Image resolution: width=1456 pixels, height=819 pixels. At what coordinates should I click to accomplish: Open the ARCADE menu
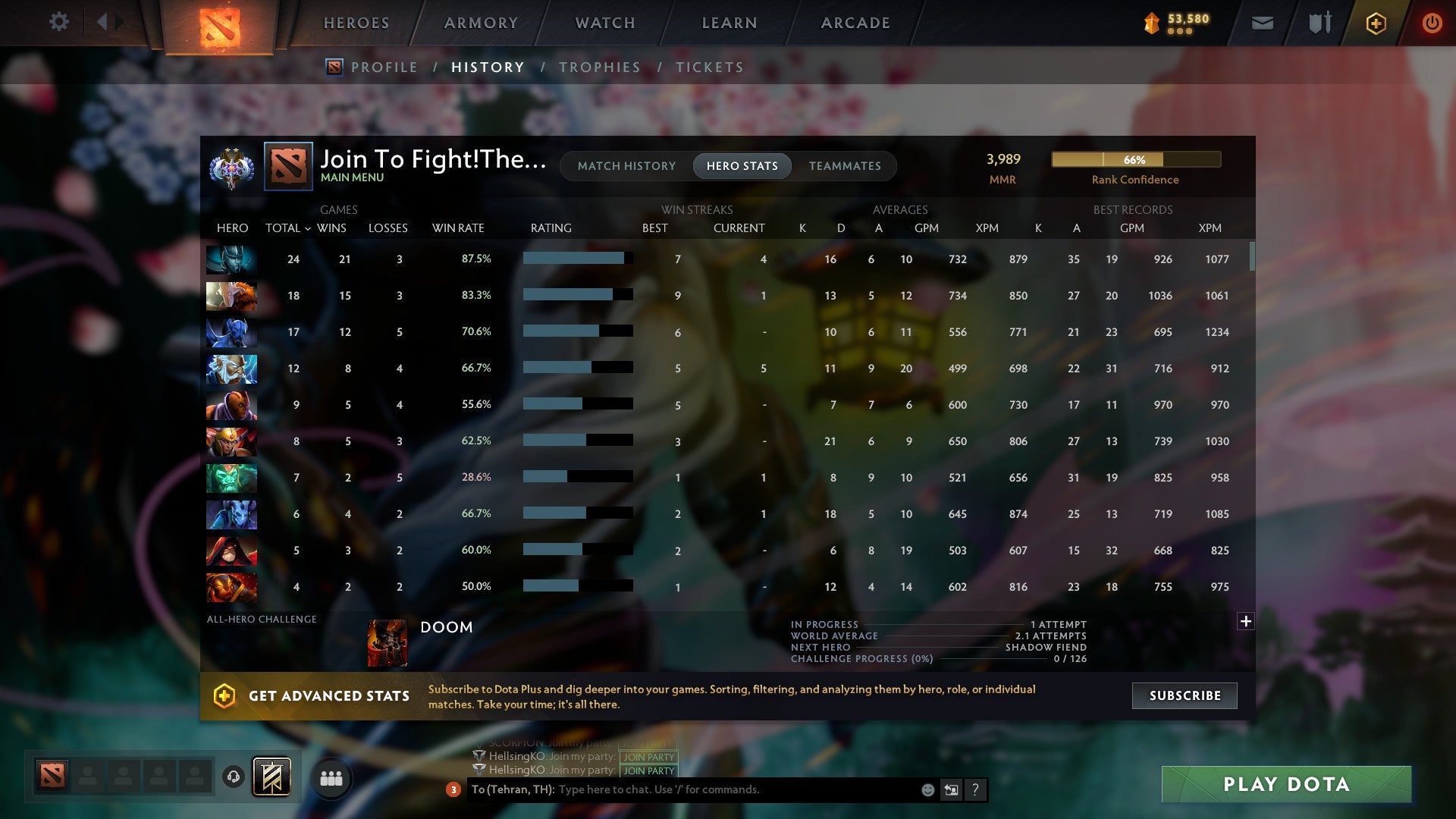pos(855,23)
